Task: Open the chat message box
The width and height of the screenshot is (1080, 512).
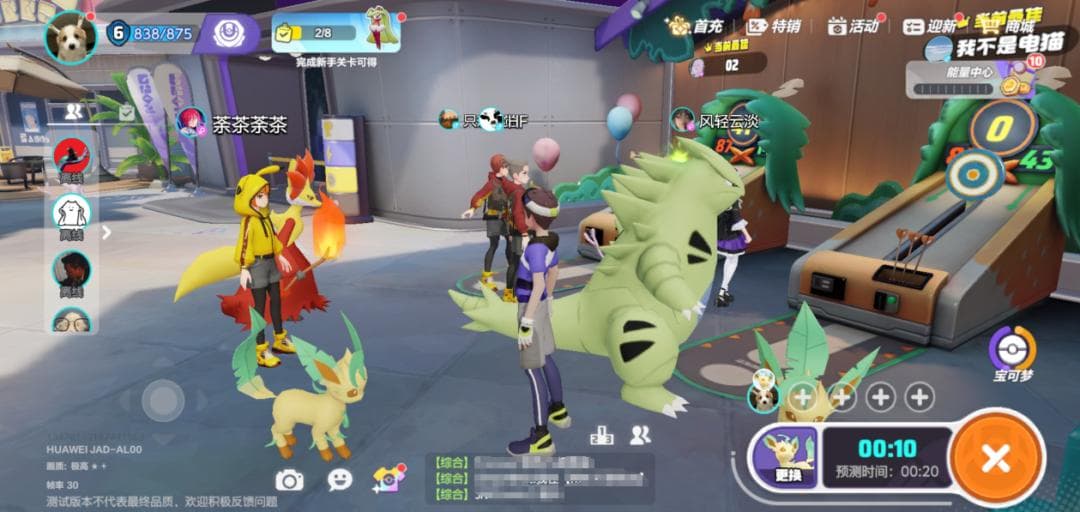Action: click(540, 478)
